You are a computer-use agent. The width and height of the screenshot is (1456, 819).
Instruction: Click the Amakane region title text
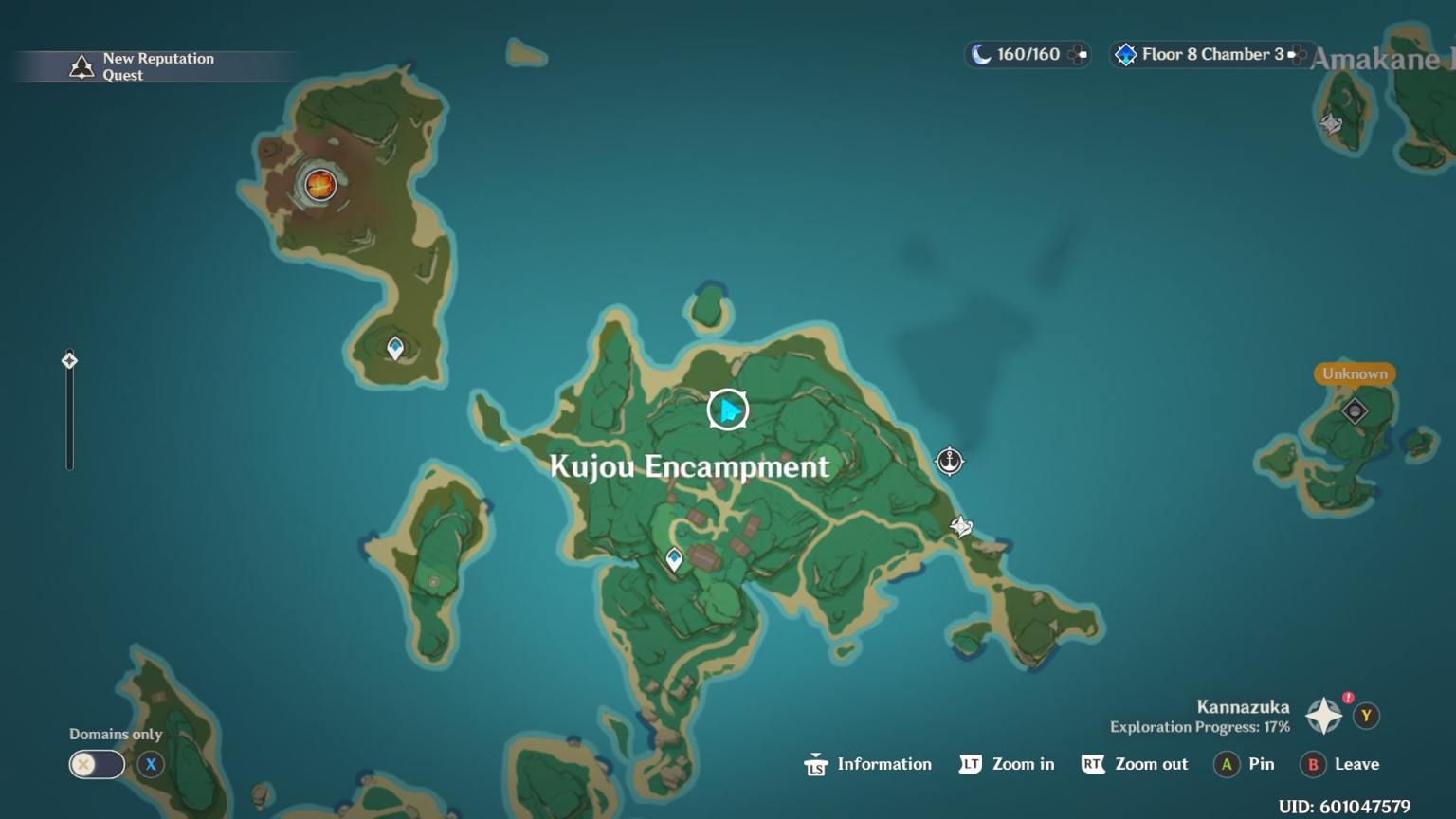pos(1373,60)
